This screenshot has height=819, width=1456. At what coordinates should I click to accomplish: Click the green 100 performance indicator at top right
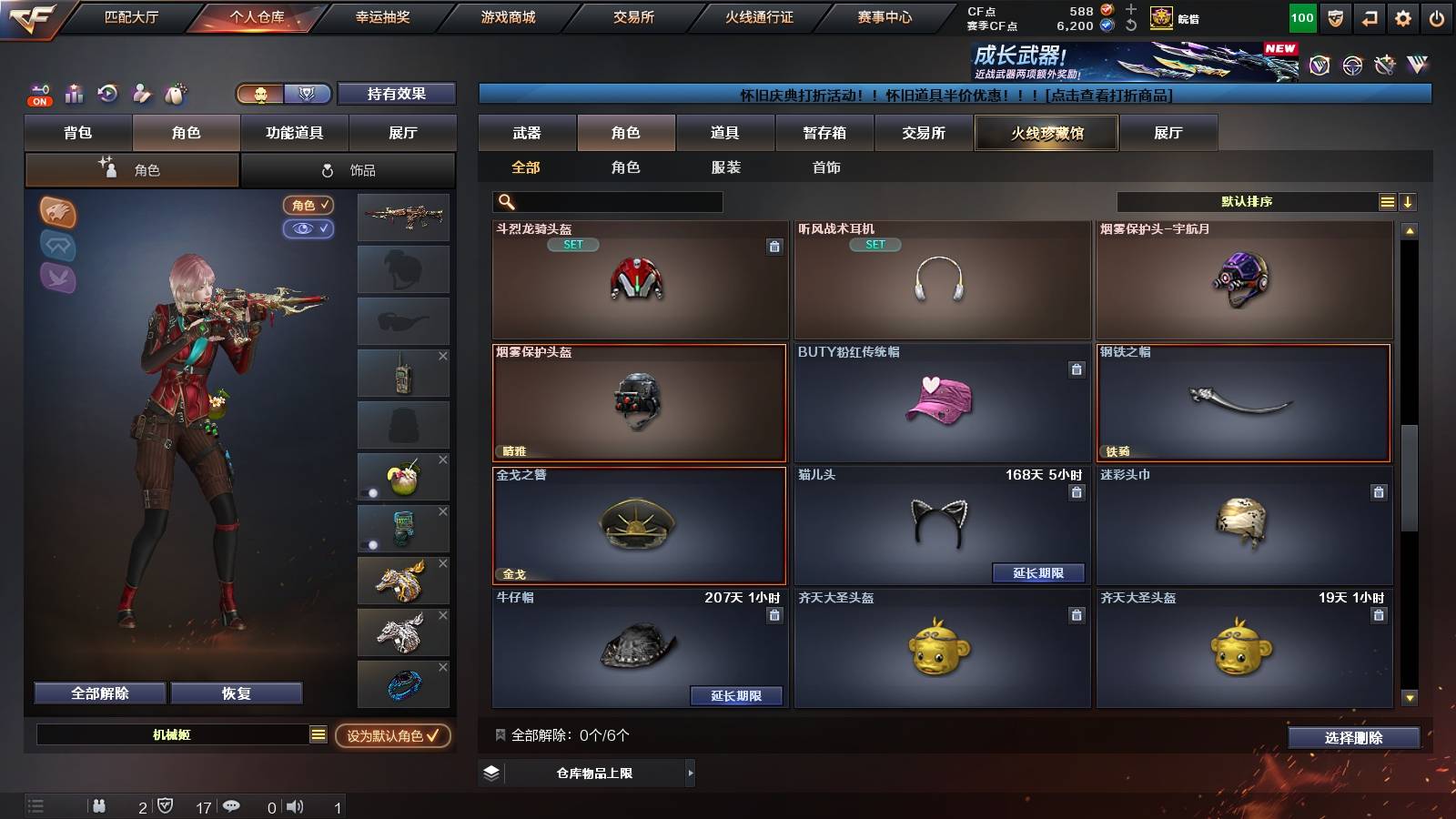point(1302,15)
